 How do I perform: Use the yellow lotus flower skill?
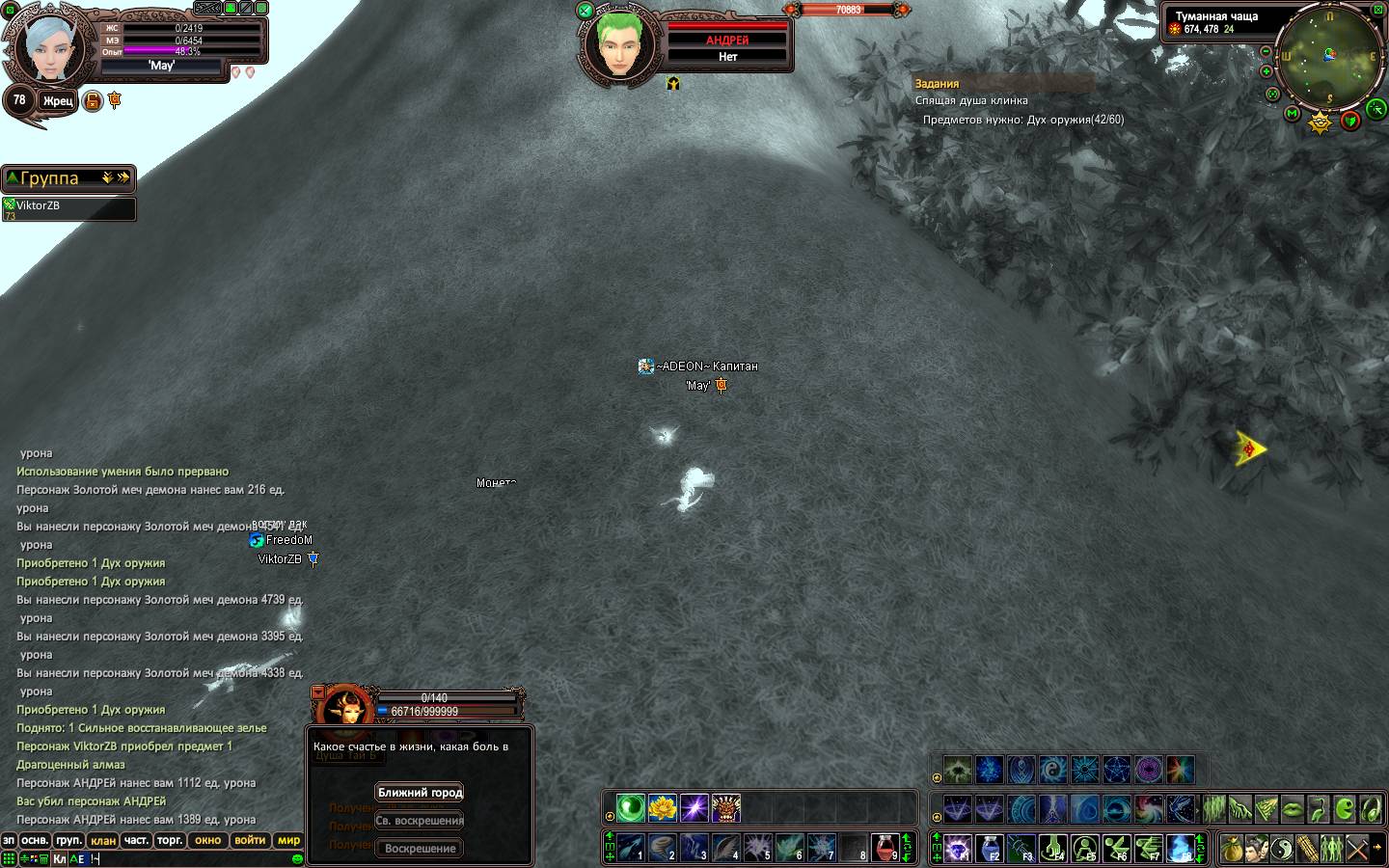(x=663, y=808)
